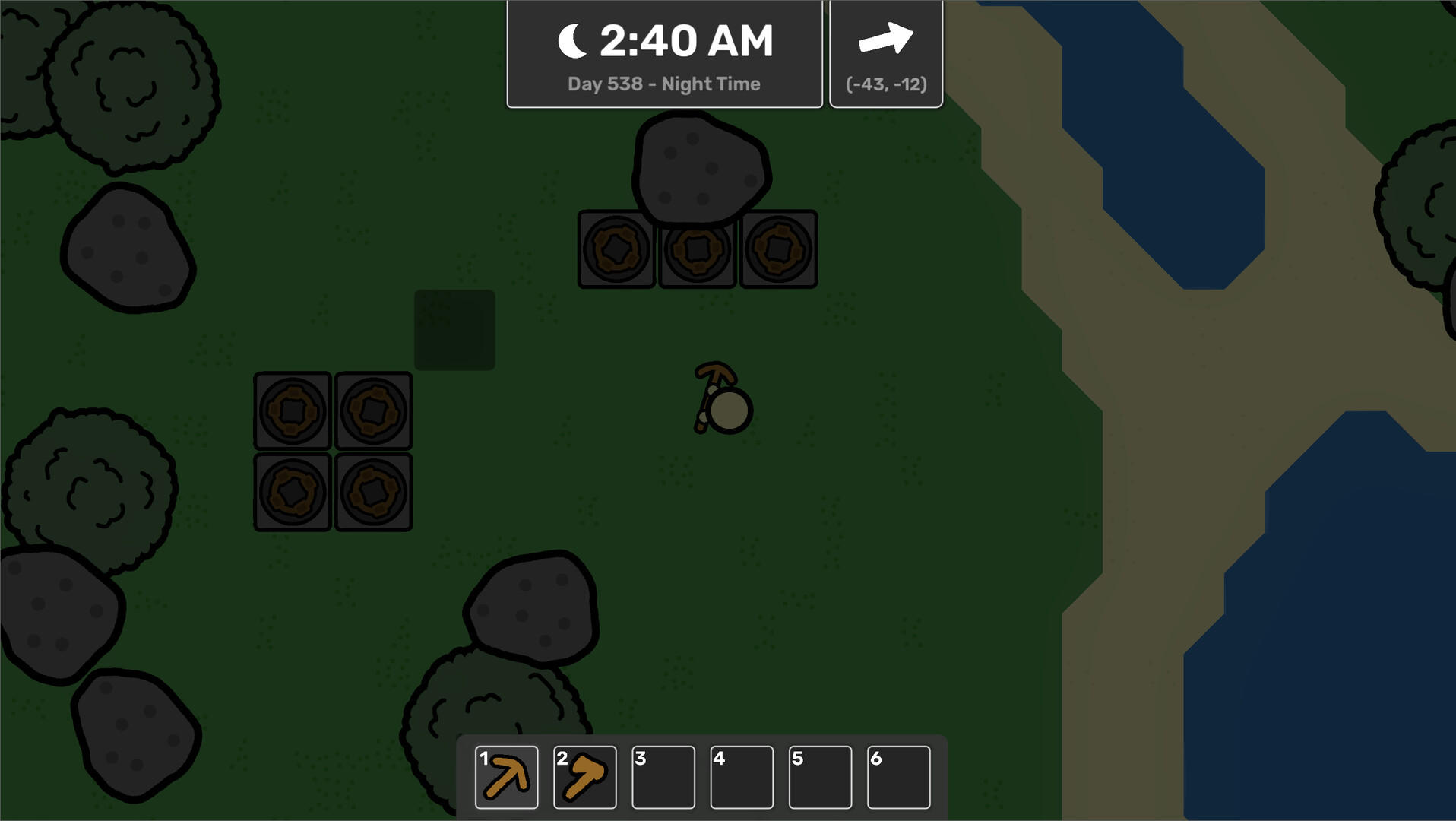1456x821 pixels.
Task: Select empty hotbar slot 3
Action: tap(663, 777)
